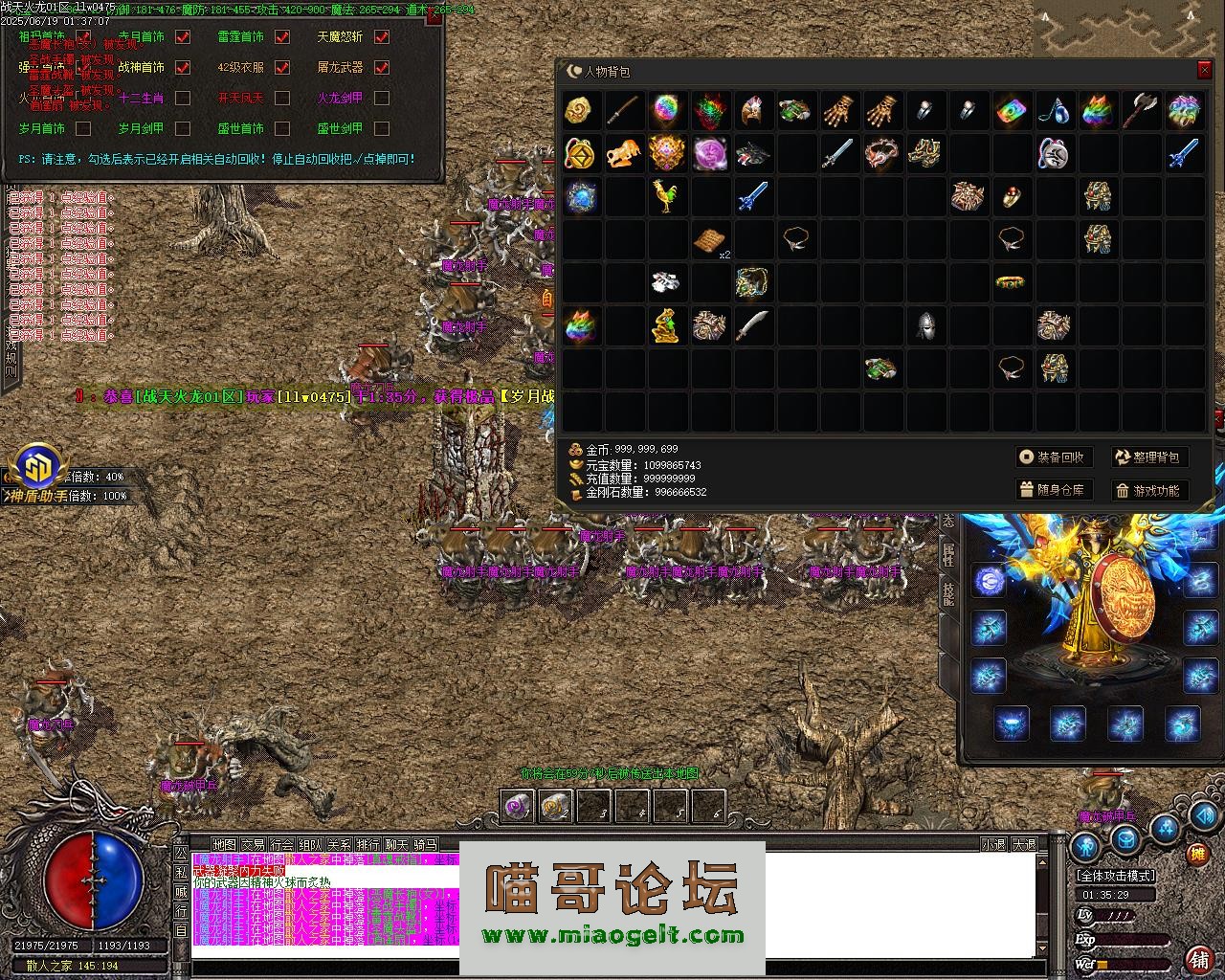The height and width of the screenshot is (980, 1225).
Task: Open the 随身仓库 portable warehouse
Action: (1053, 490)
